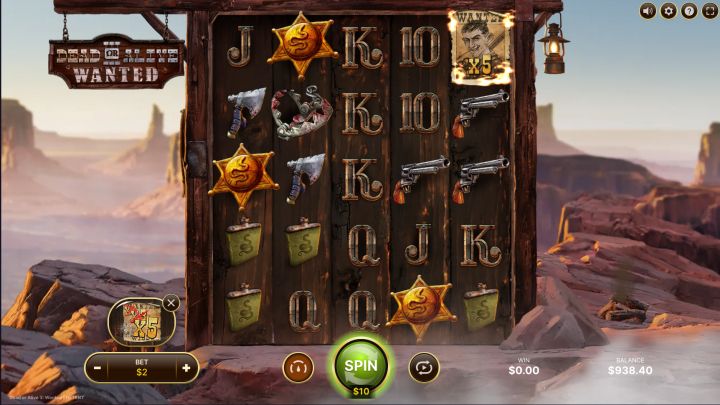Spin the reels with the green SPIN button

(360, 364)
